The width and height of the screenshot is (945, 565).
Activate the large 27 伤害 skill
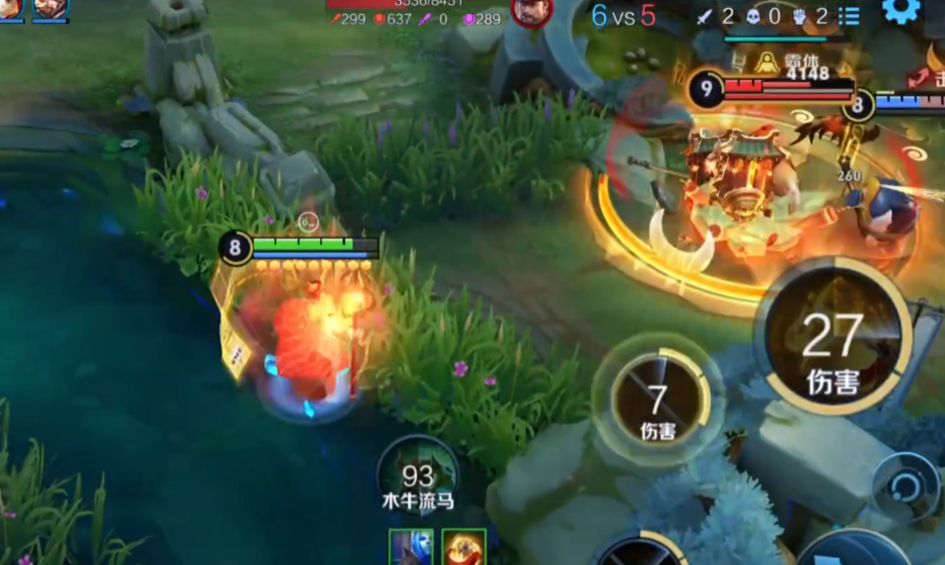point(832,337)
